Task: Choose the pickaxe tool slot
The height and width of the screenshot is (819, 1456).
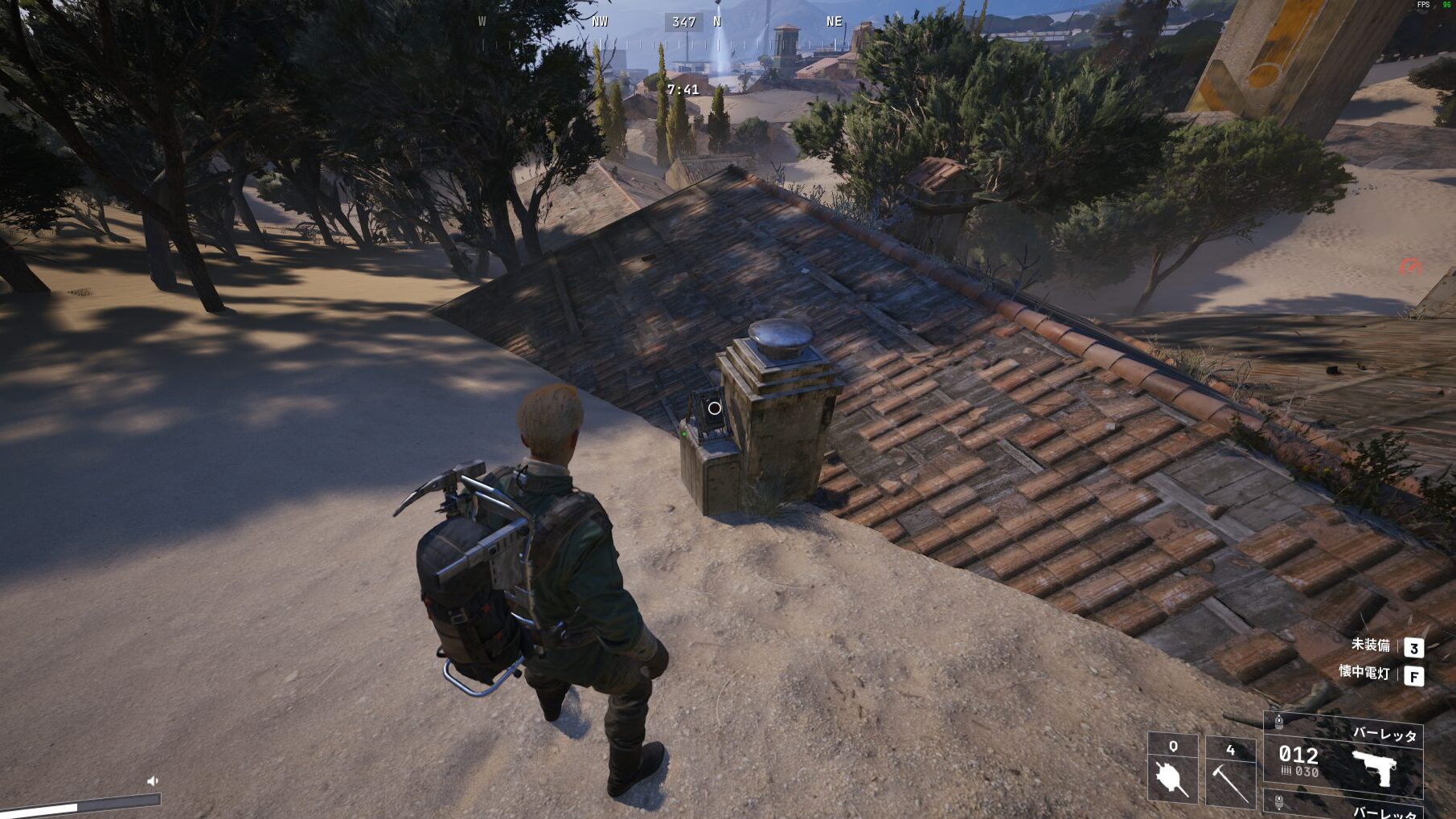Action: pos(1230,772)
